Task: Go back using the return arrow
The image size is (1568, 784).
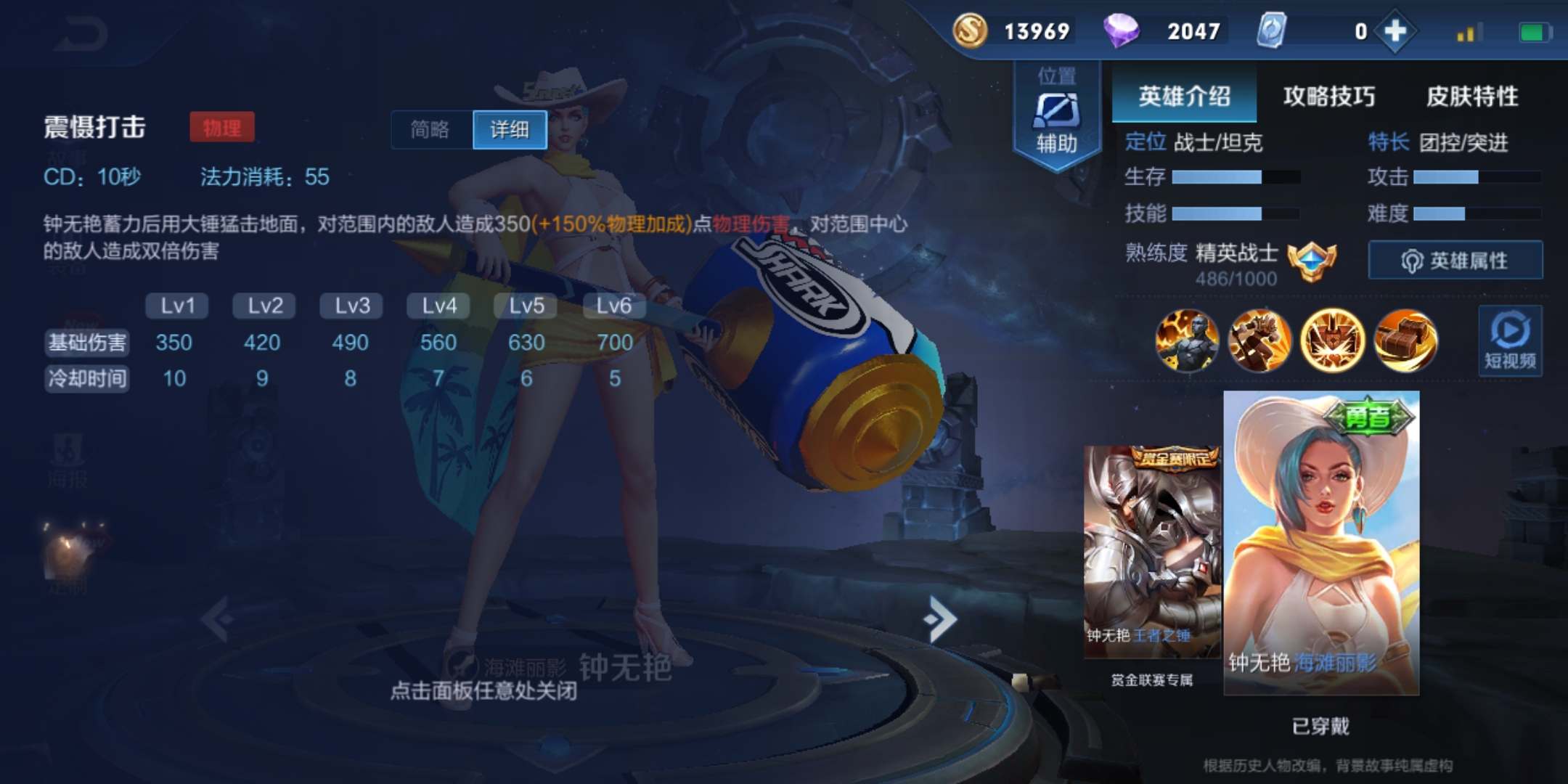Action: (x=81, y=34)
